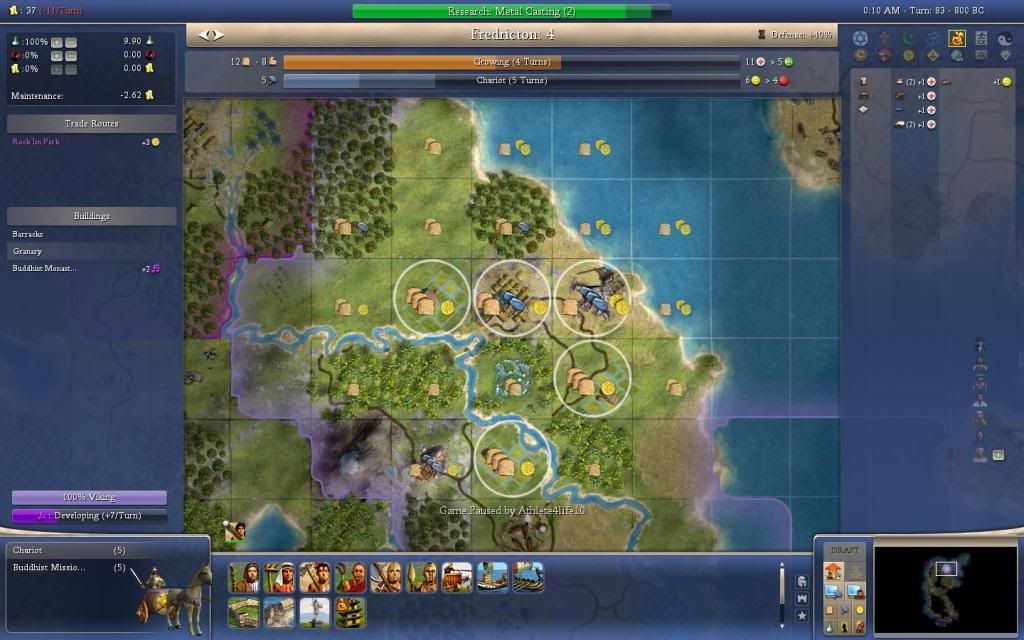Choose the white-sailed ship build icon
The height and width of the screenshot is (640, 1024).
tap(493, 577)
